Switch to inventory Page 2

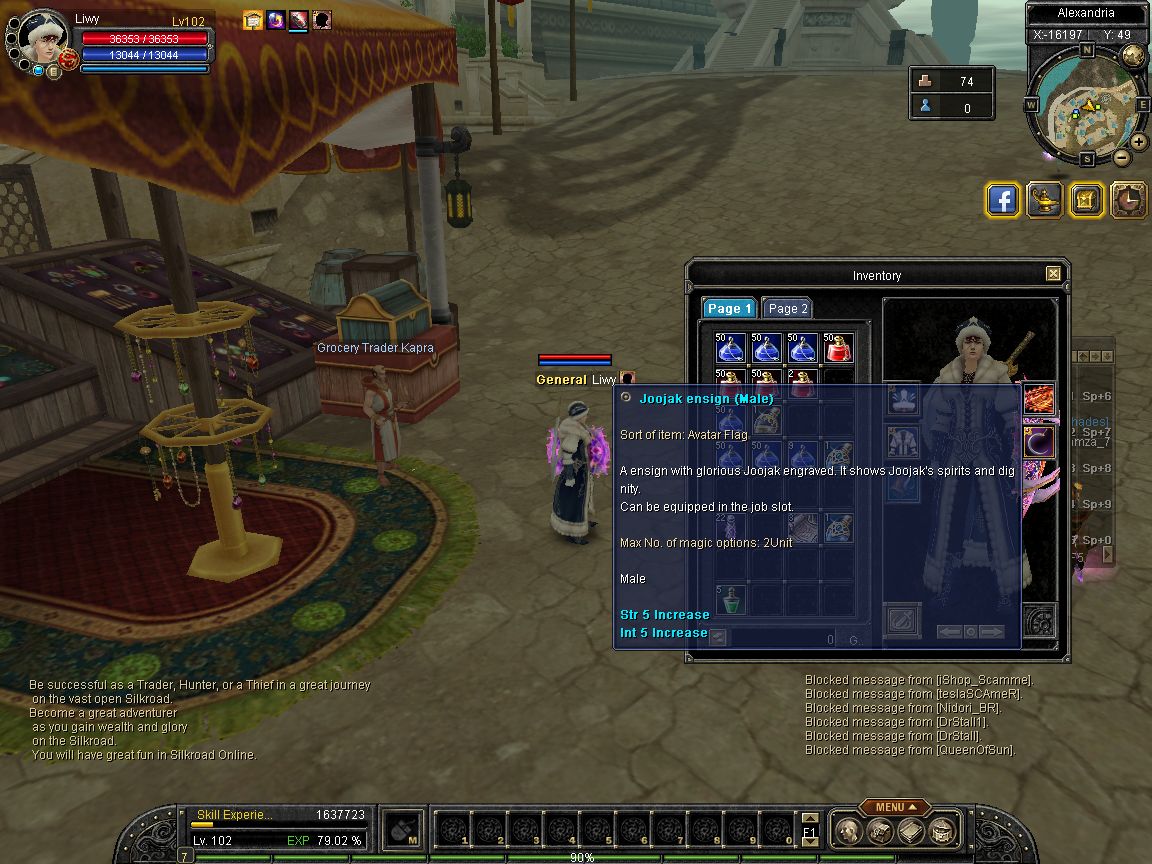point(788,309)
